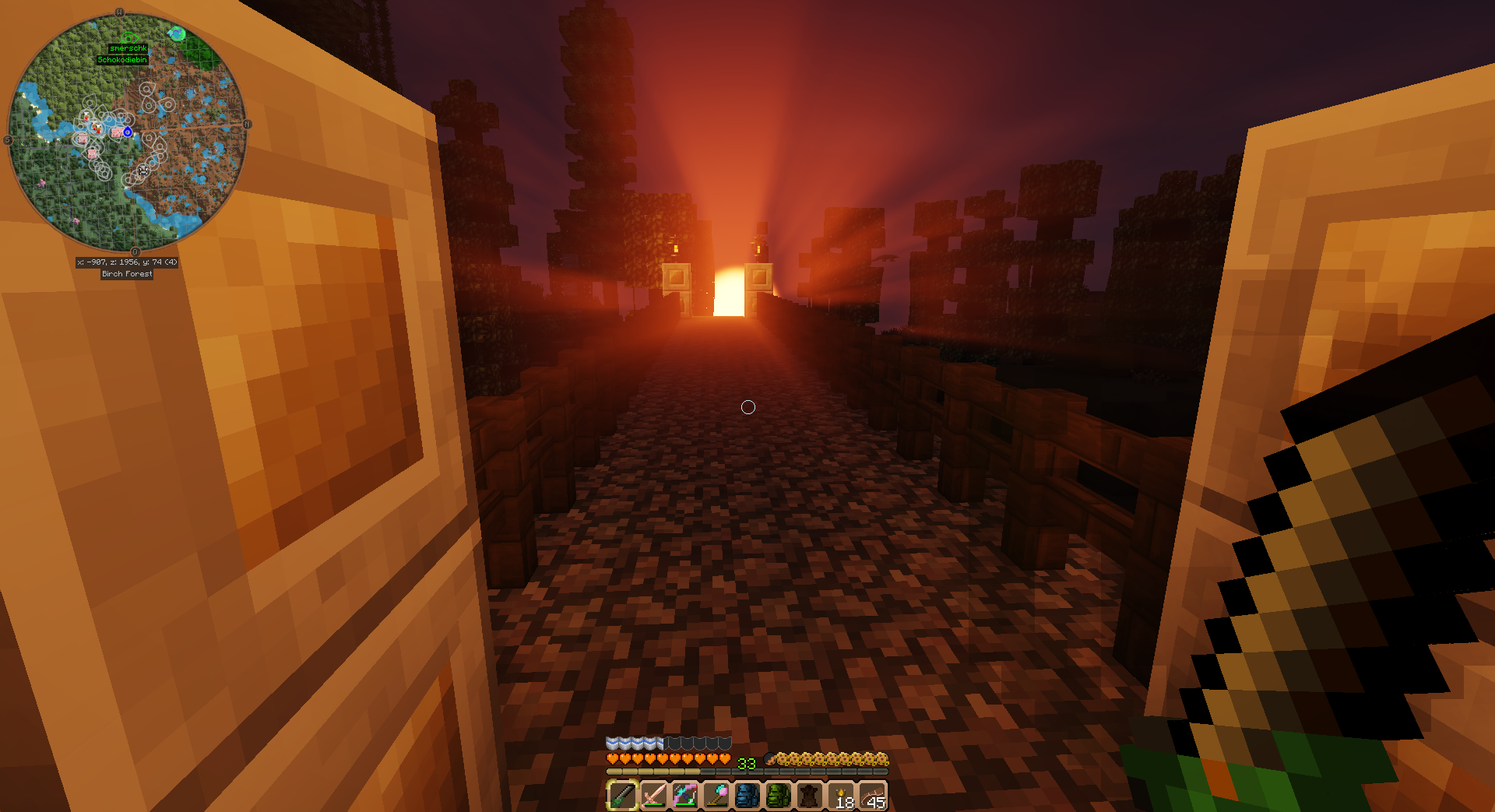Choose the pink and diamond bow slot
This screenshot has height=812, width=1495.
[684, 795]
